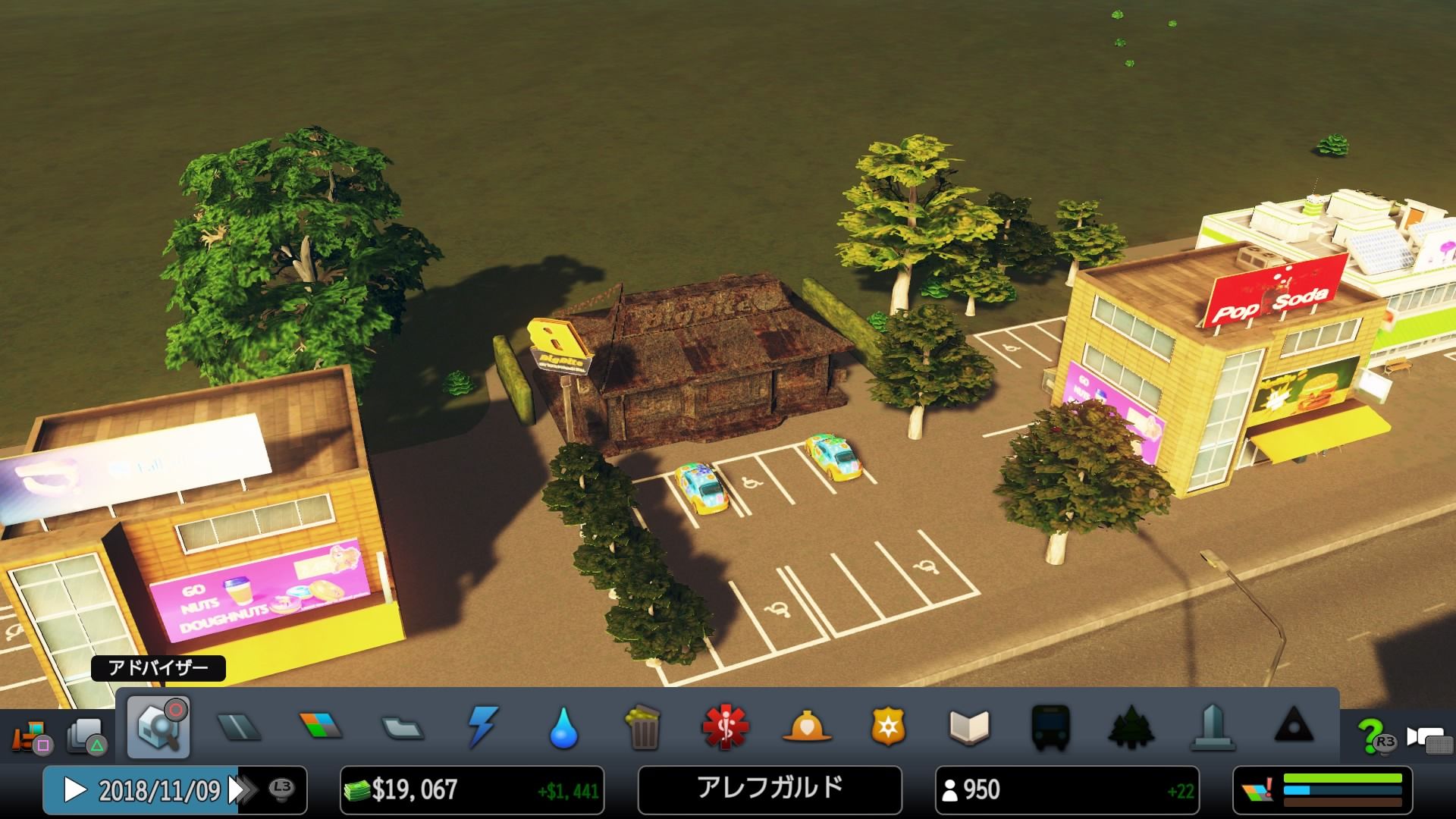Viewport: 1456px width, 819px height.
Task: Open the black triangle Monuments category
Action: (1294, 727)
